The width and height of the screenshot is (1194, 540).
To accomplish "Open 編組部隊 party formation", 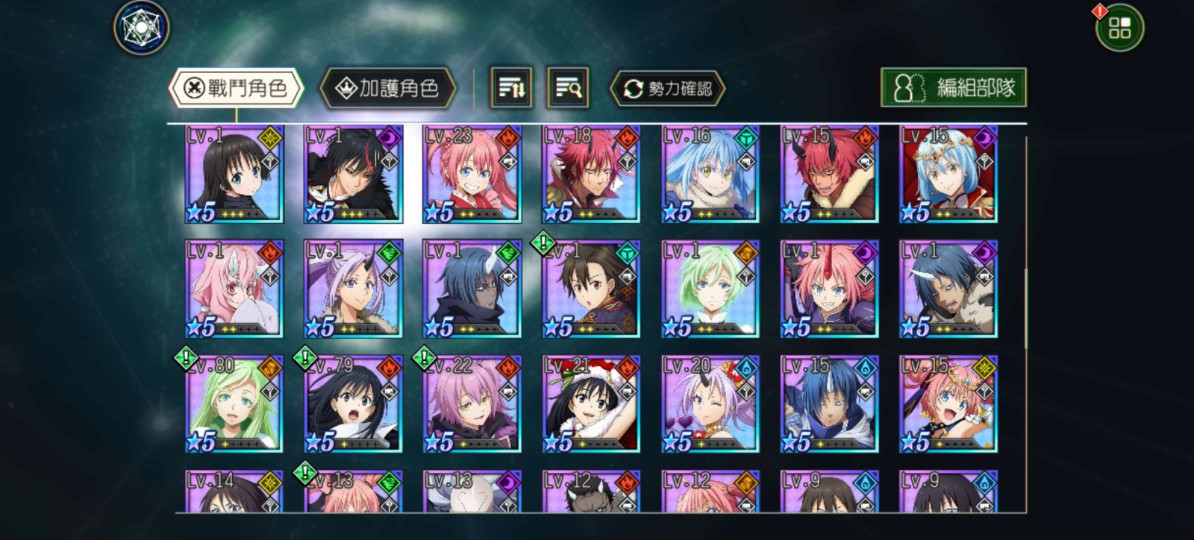I will [953, 88].
